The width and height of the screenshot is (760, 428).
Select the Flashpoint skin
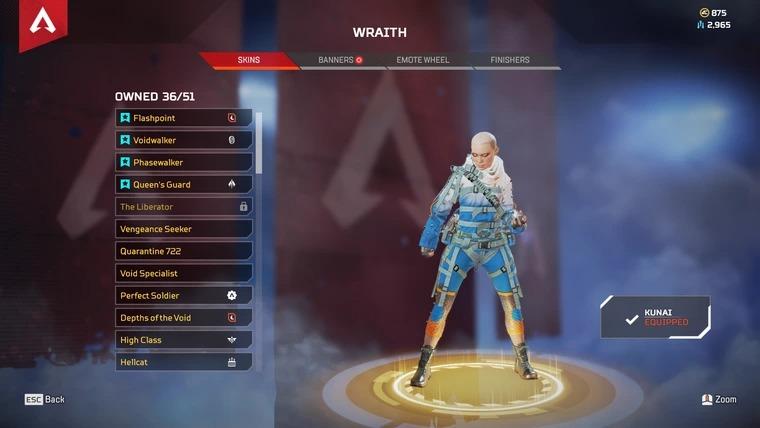click(x=184, y=118)
